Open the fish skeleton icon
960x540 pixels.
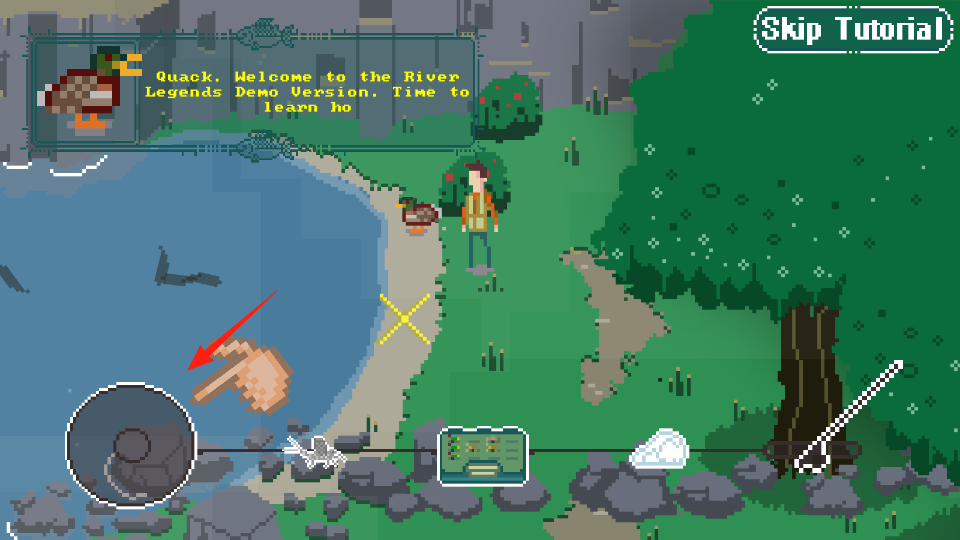tap(316, 452)
